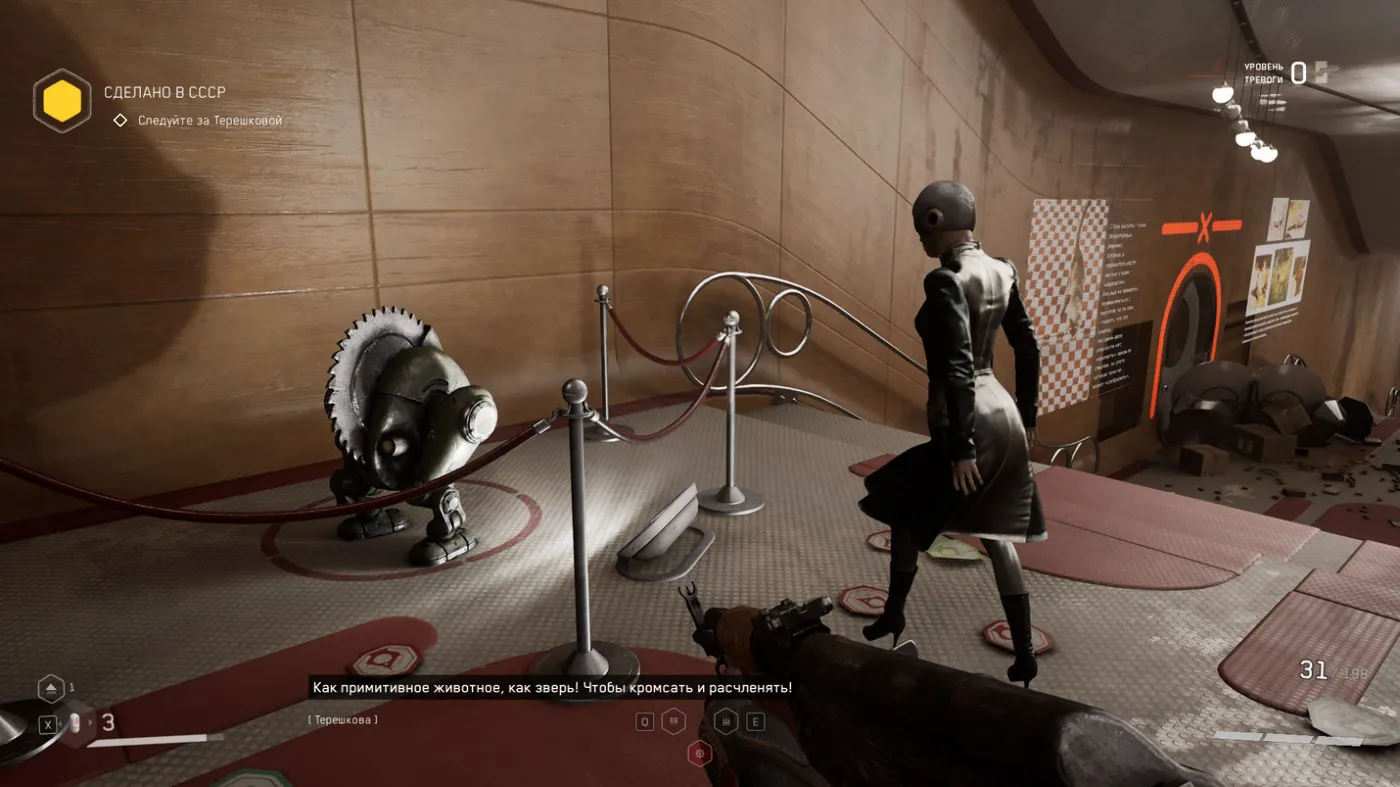Select the Следуйте за Терешковой objective
Image resolution: width=1400 pixels, height=787 pixels.
coord(210,121)
